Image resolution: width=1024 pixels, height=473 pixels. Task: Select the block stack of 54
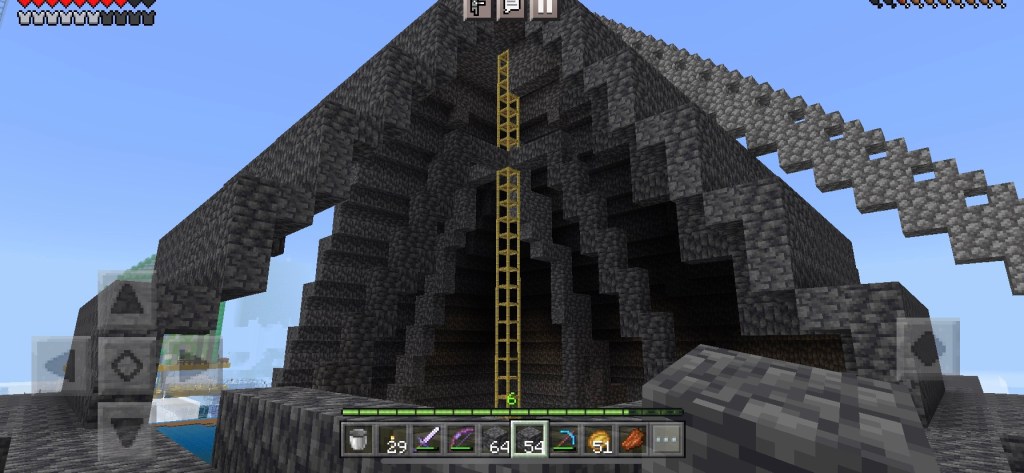tap(529, 438)
